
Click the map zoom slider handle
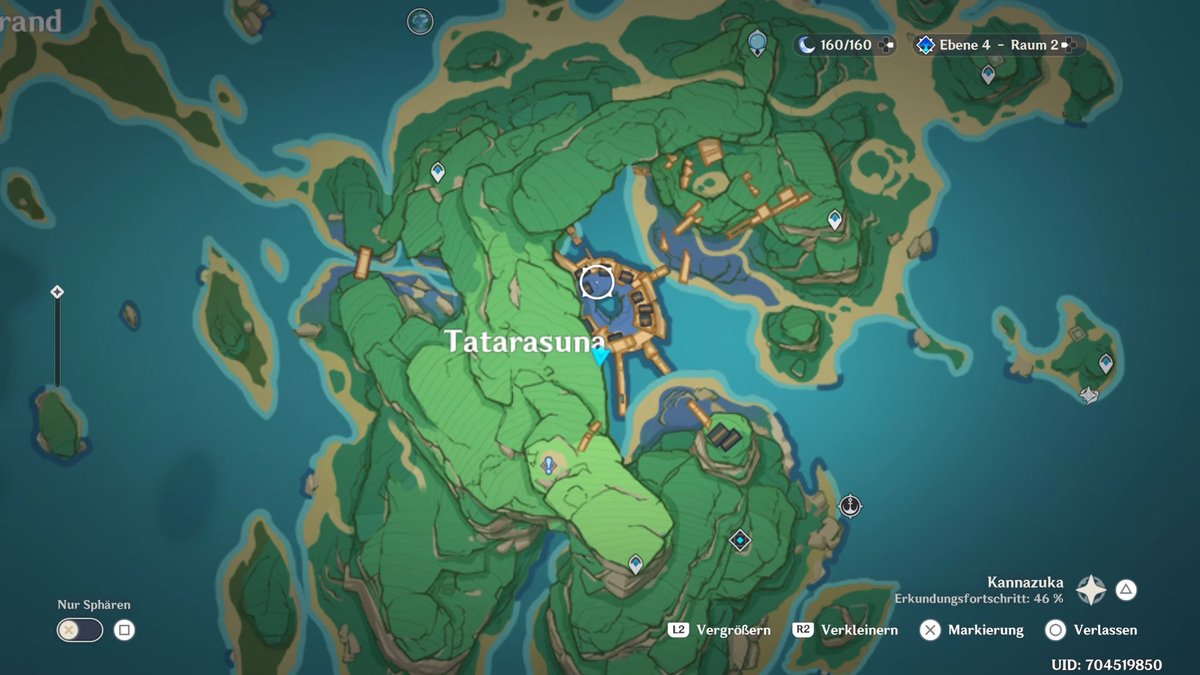(57, 292)
